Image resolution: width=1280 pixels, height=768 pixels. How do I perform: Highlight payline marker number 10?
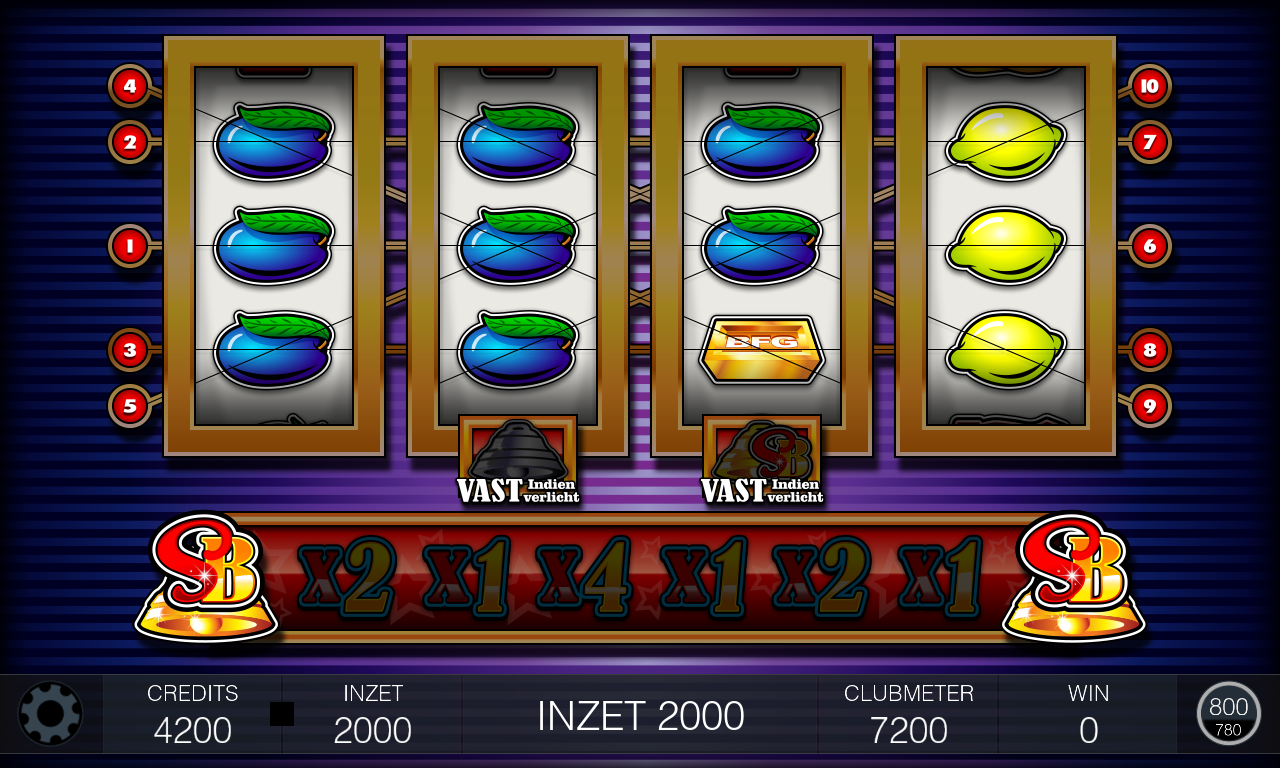(1149, 86)
